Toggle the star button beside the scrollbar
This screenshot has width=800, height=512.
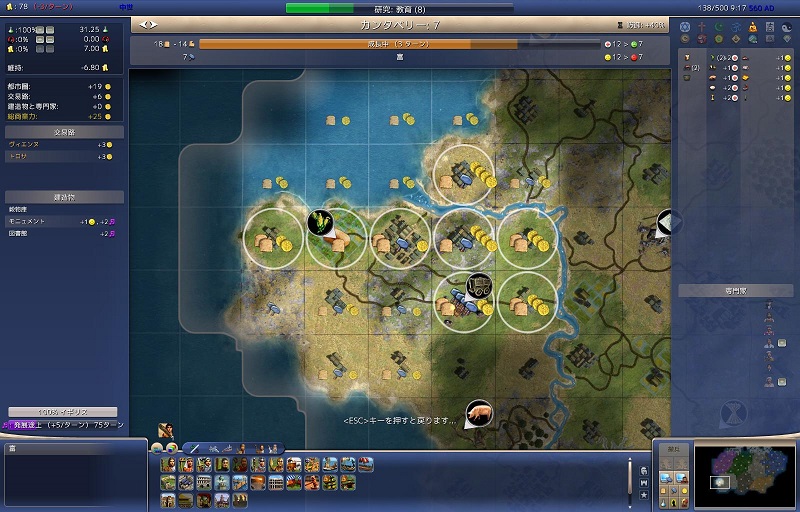click(644, 495)
